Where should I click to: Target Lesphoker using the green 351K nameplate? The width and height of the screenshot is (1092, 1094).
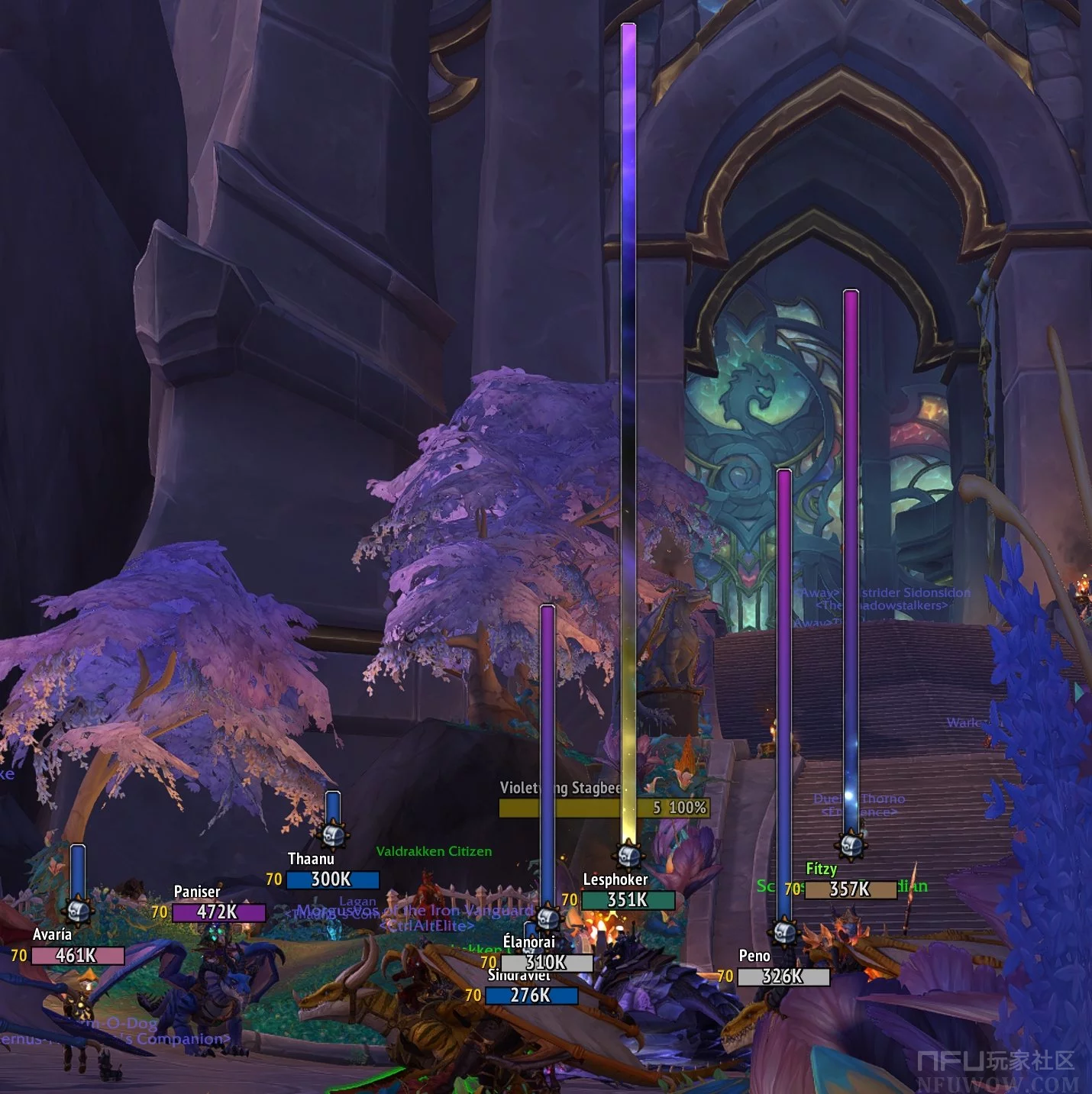pyautogui.click(x=628, y=900)
